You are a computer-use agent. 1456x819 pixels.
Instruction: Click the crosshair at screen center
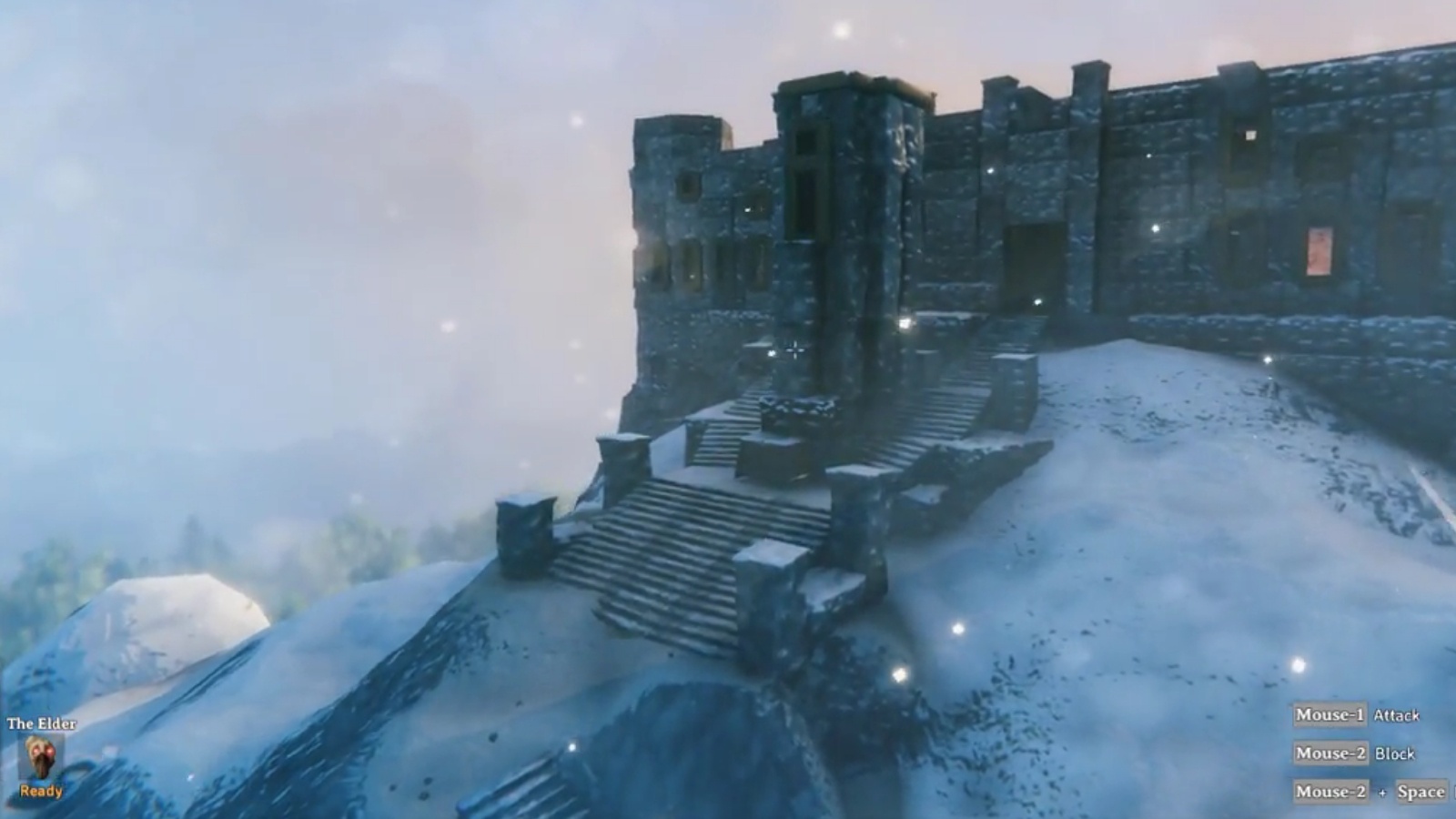point(794,349)
